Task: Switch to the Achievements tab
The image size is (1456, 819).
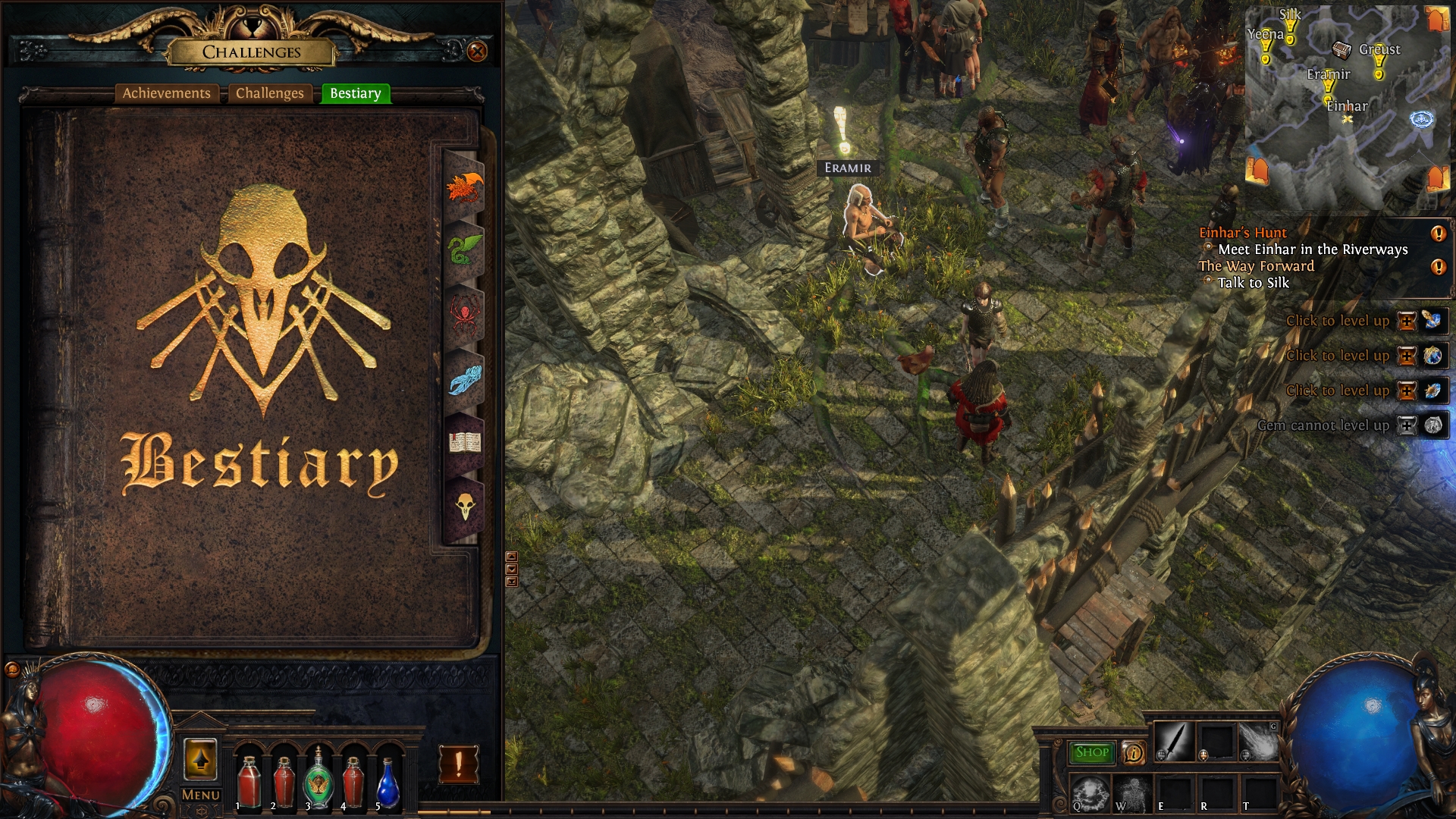Action: [167, 93]
